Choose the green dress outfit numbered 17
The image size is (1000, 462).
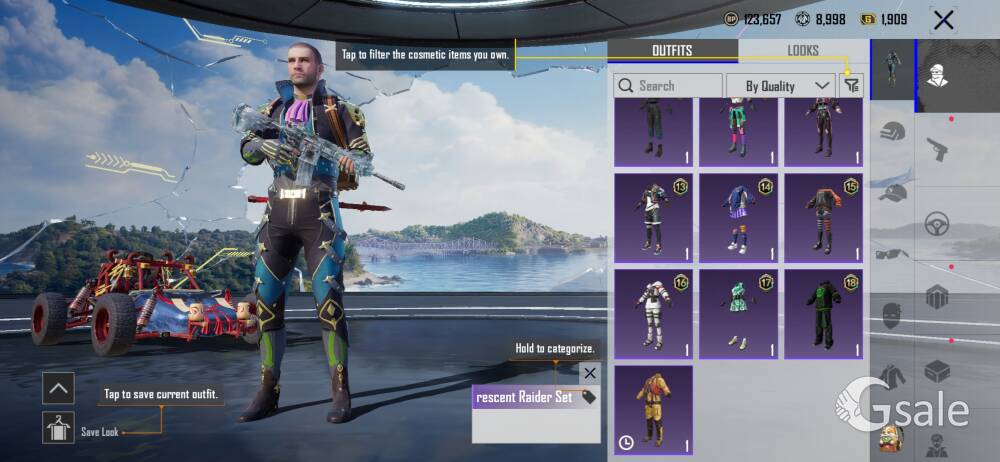(x=738, y=313)
